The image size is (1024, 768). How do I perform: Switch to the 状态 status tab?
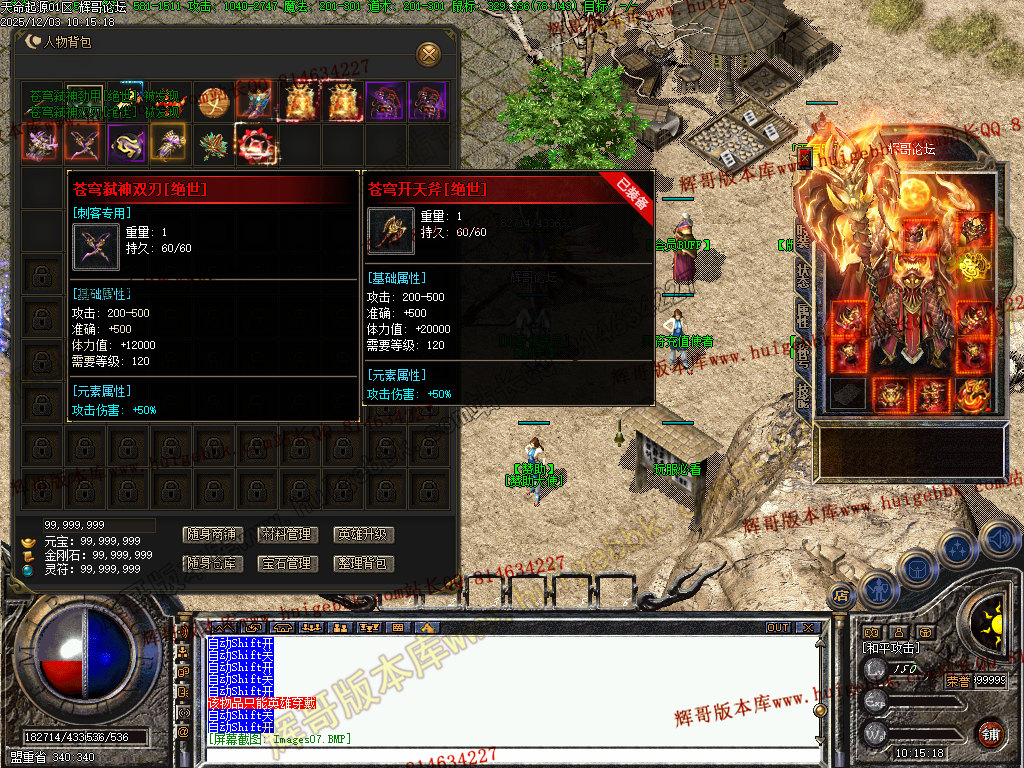(804, 272)
